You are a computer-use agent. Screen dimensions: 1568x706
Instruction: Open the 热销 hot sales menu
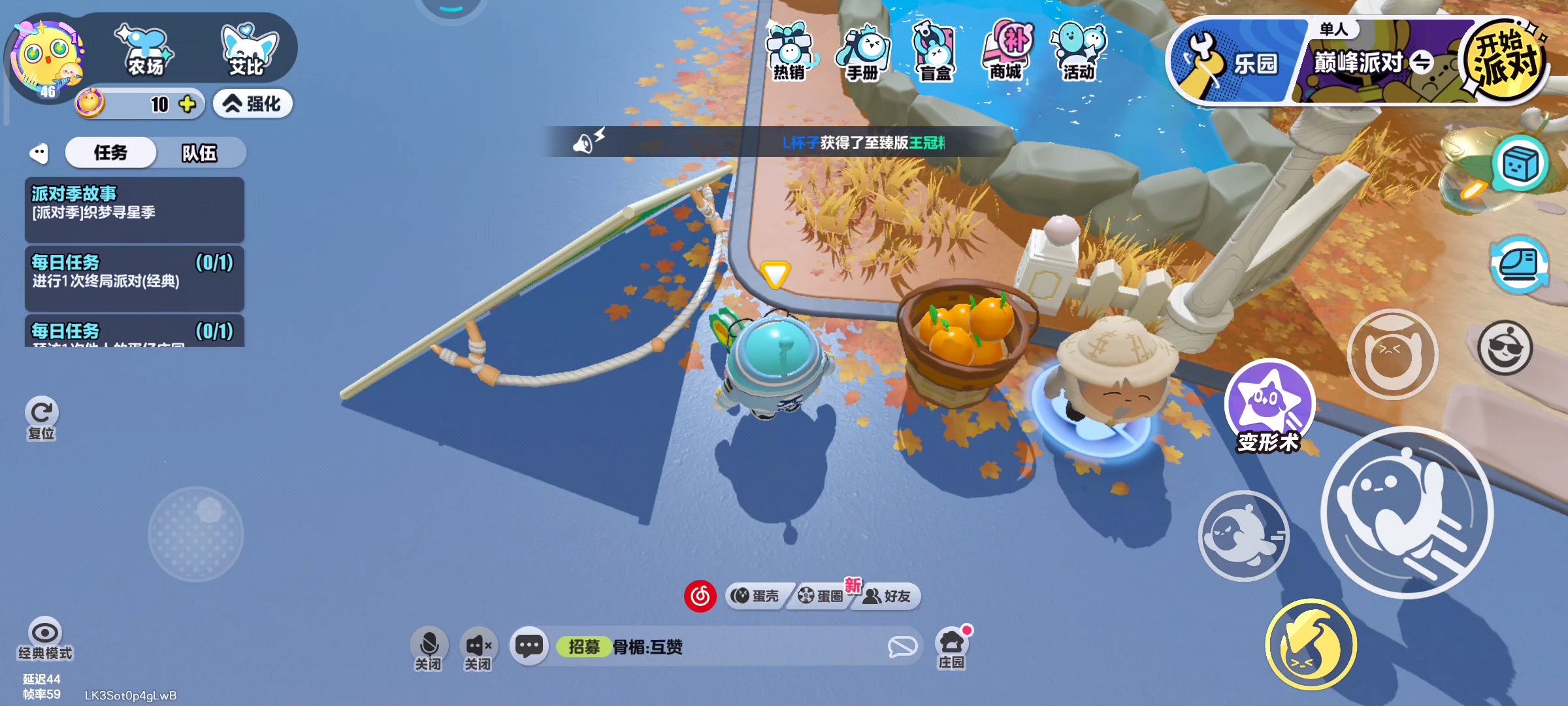[x=789, y=52]
